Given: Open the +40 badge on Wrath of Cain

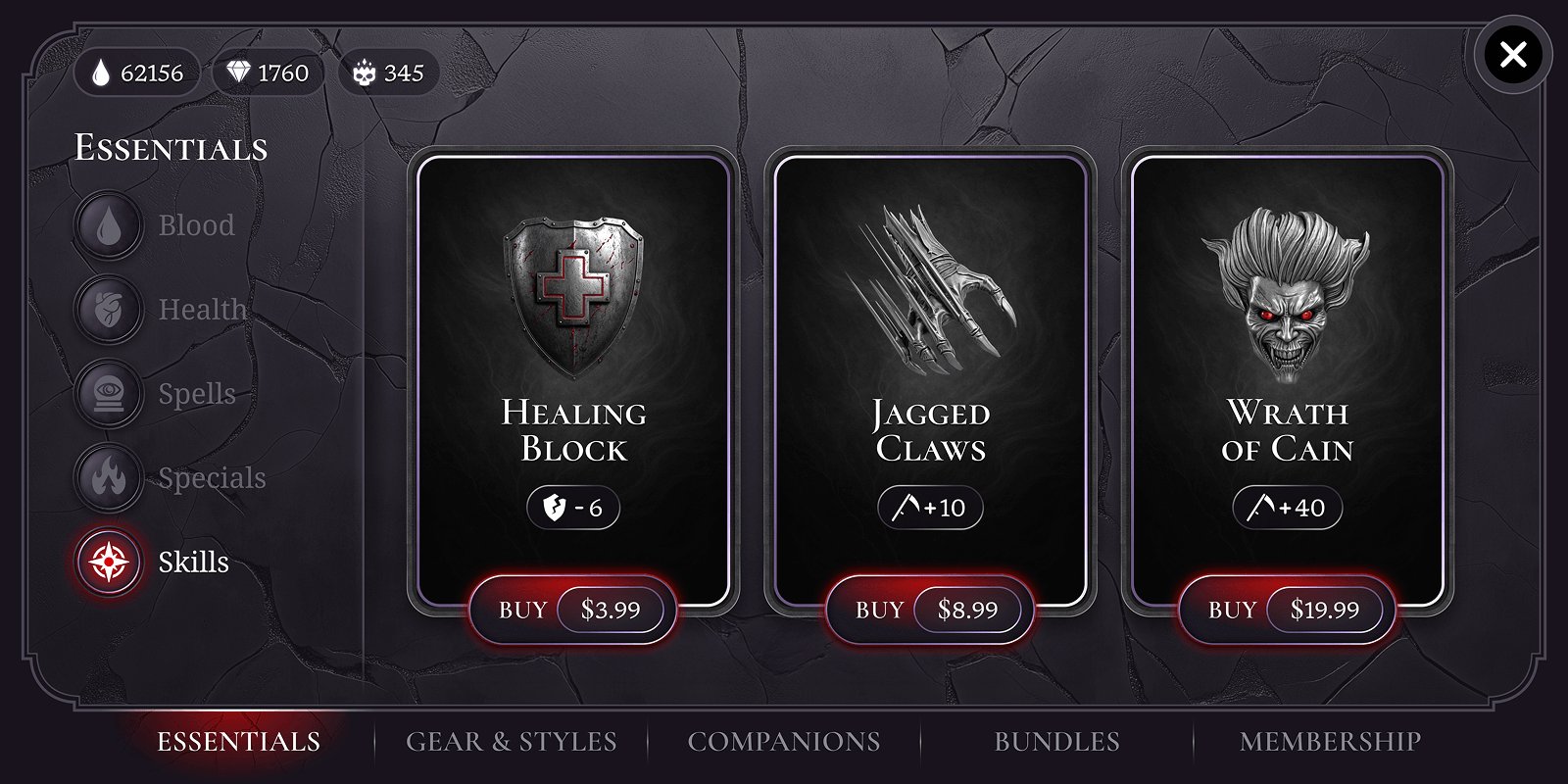Looking at the screenshot, I should tap(1287, 508).
